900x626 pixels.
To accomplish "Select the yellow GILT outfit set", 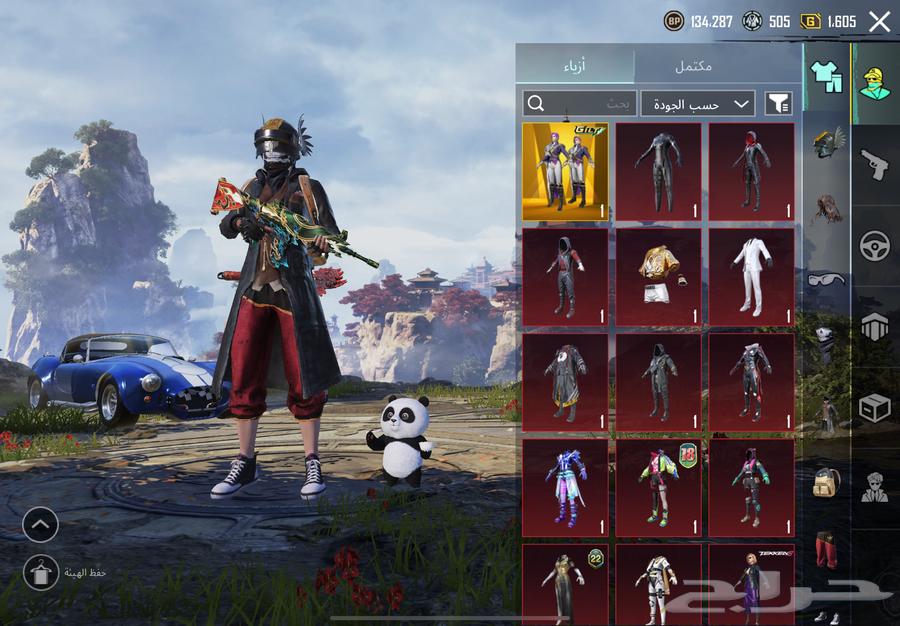I will click(565, 171).
